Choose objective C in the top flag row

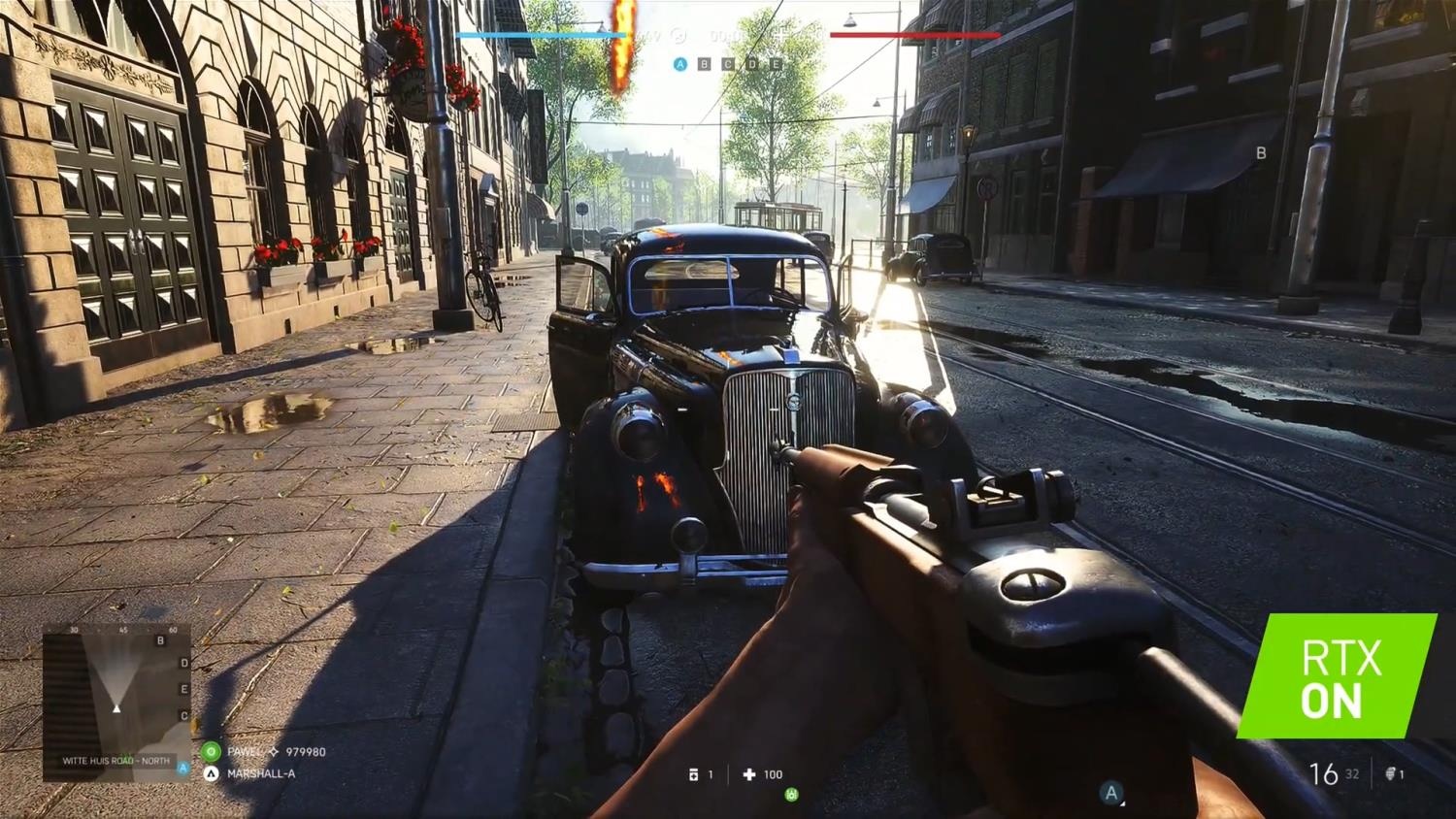pos(728,64)
